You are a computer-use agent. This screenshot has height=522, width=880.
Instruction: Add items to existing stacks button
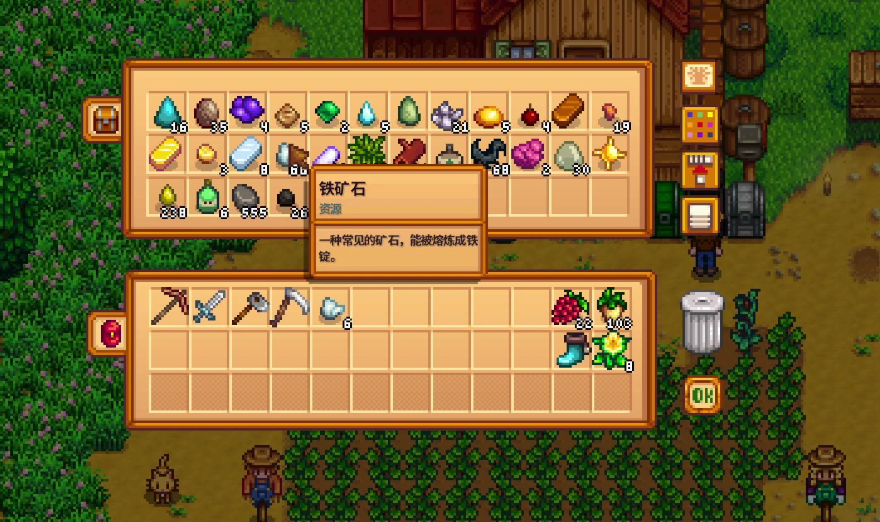coord(700,169)
